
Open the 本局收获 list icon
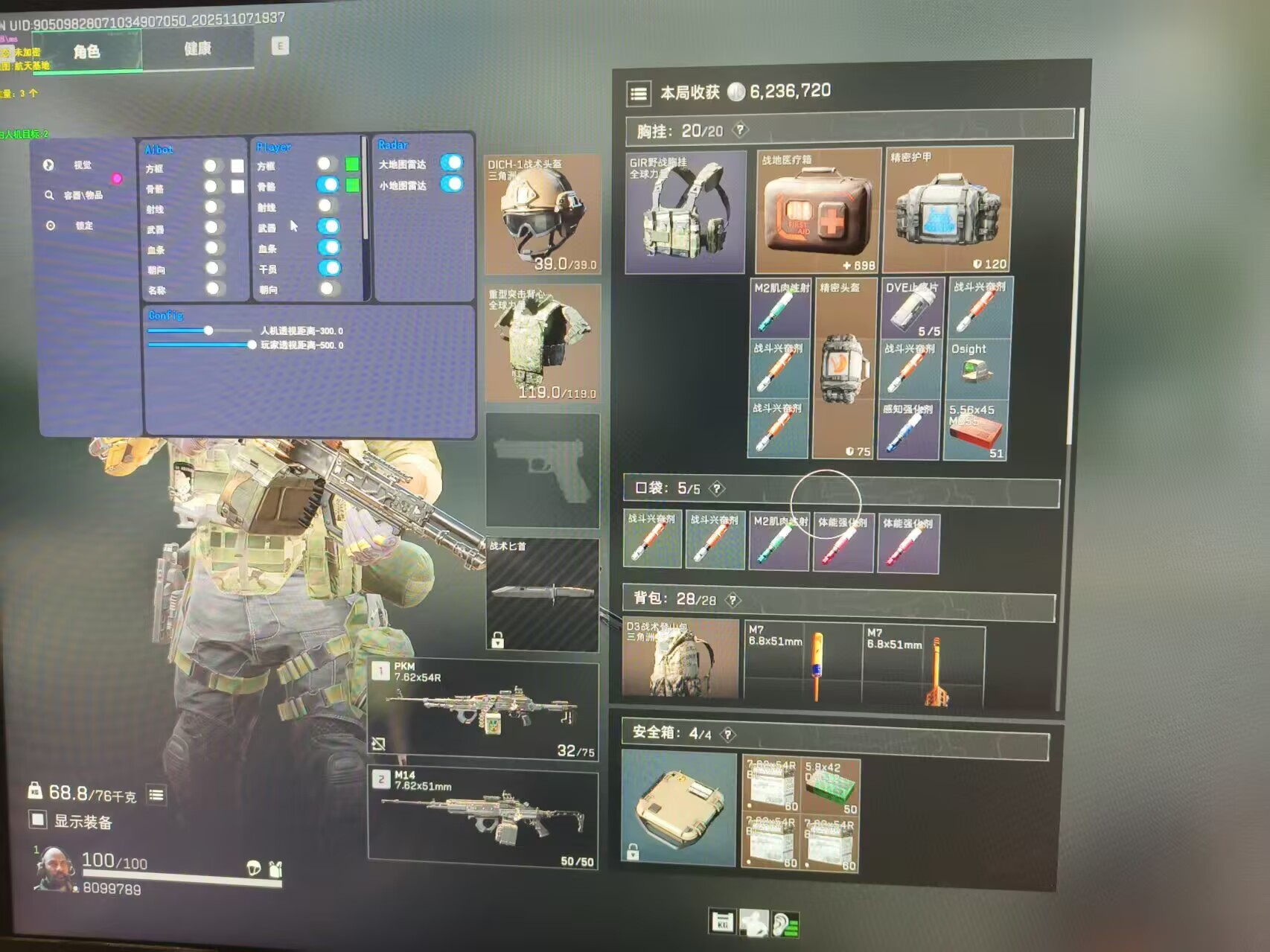point(639,94)
